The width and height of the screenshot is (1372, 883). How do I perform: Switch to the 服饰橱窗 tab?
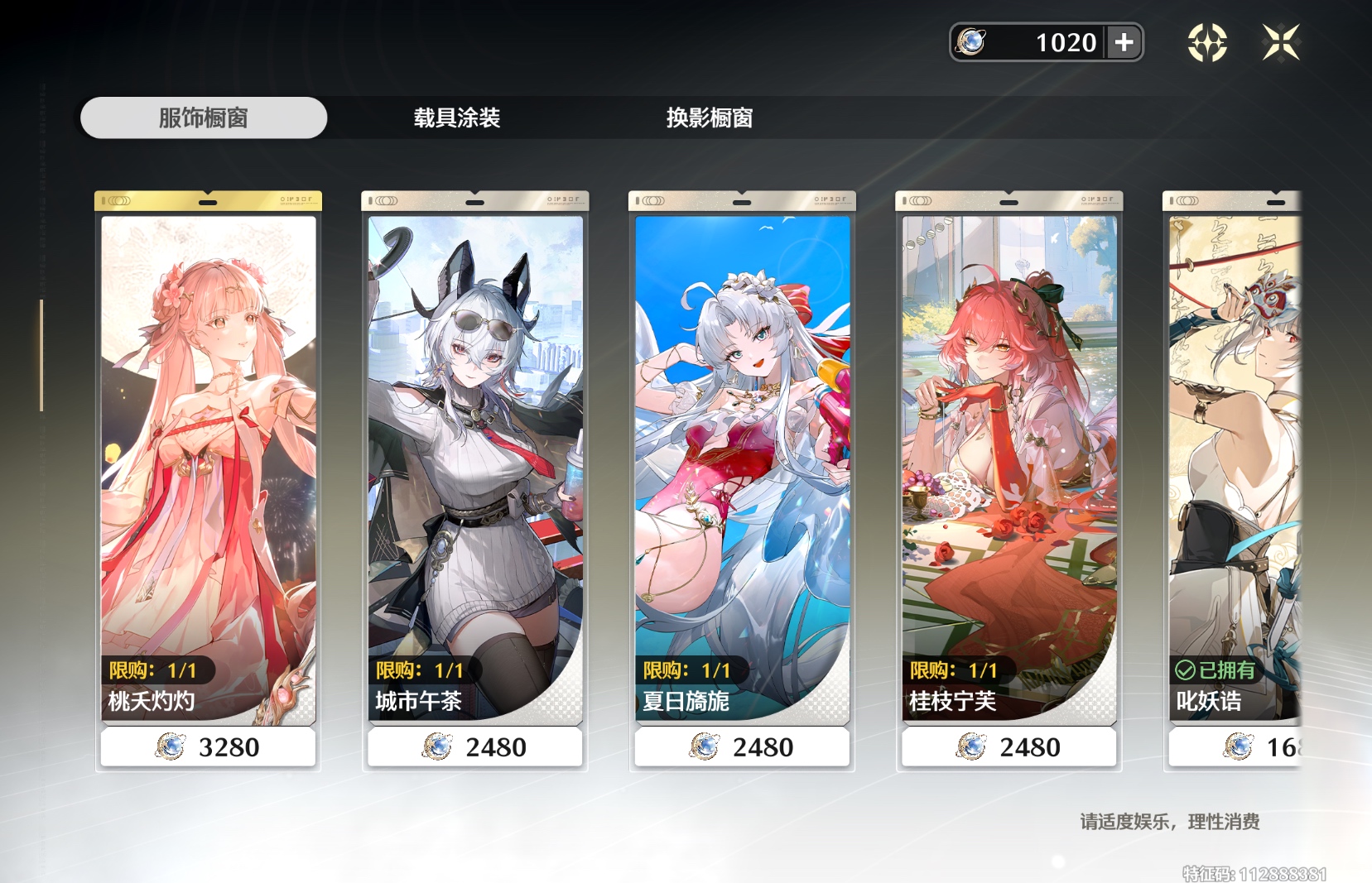pyautogui.click(x=204, y=118)
